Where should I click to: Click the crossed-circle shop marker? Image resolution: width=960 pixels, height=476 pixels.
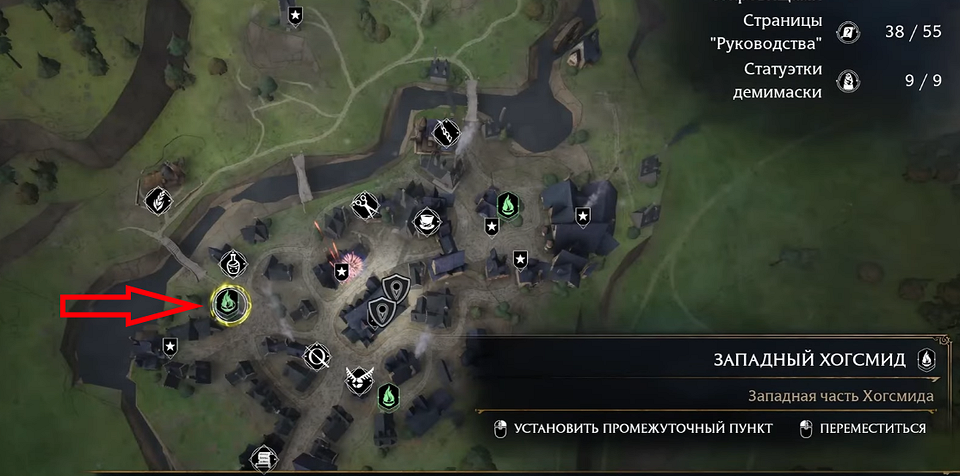317,356
